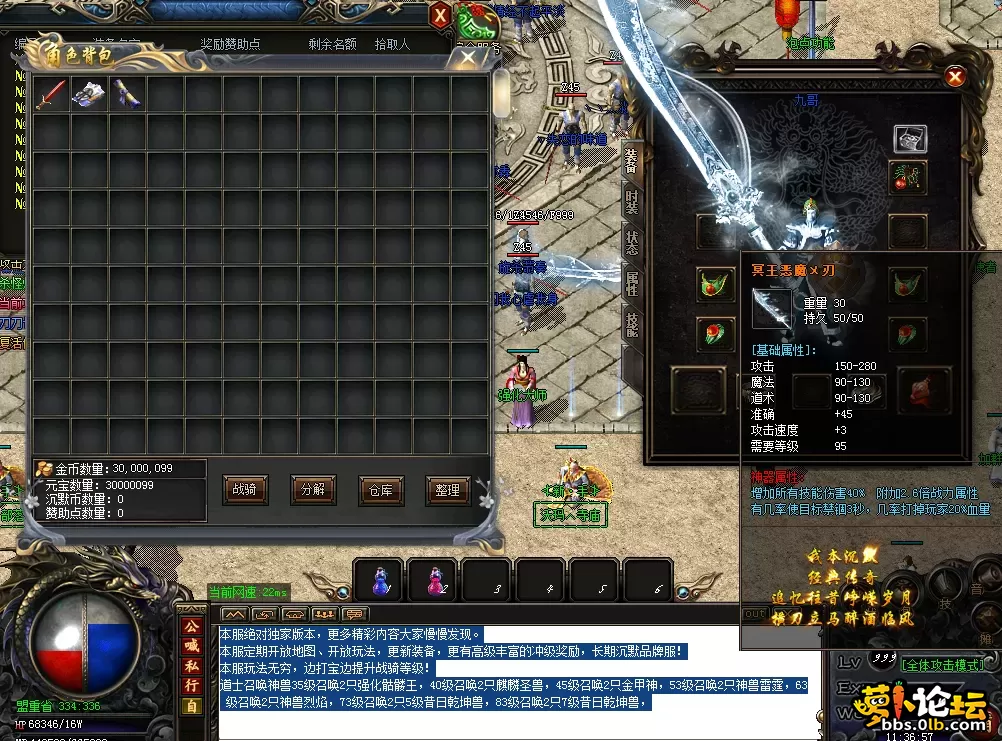1002x741 pixels.
Task: Click the treasure chest icon in the equipment panel
Action: coord(909,137)
